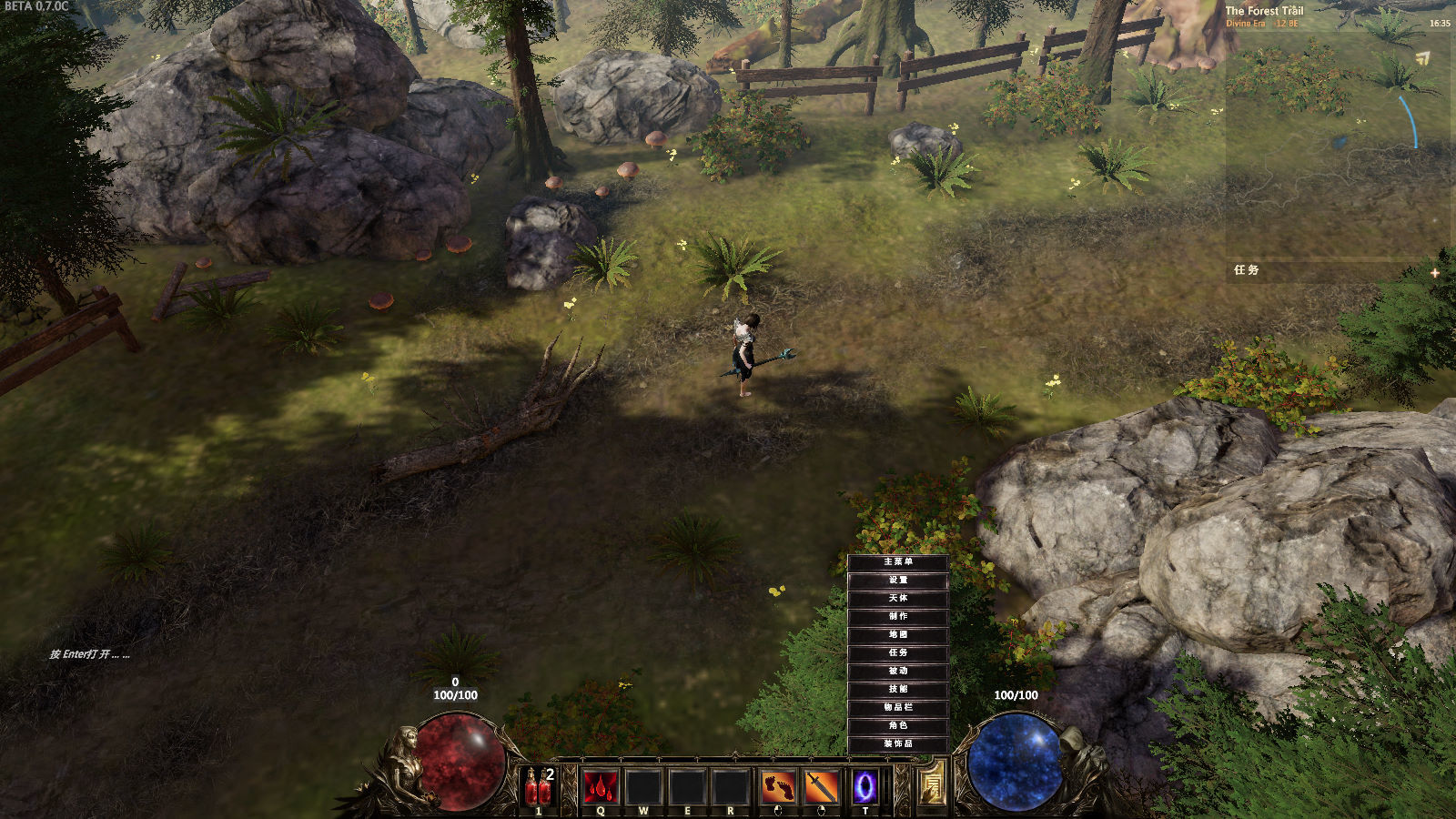1456x819 pixels.
Task: Activate the blood drops skill on Q
Action: tap(601, 787)
